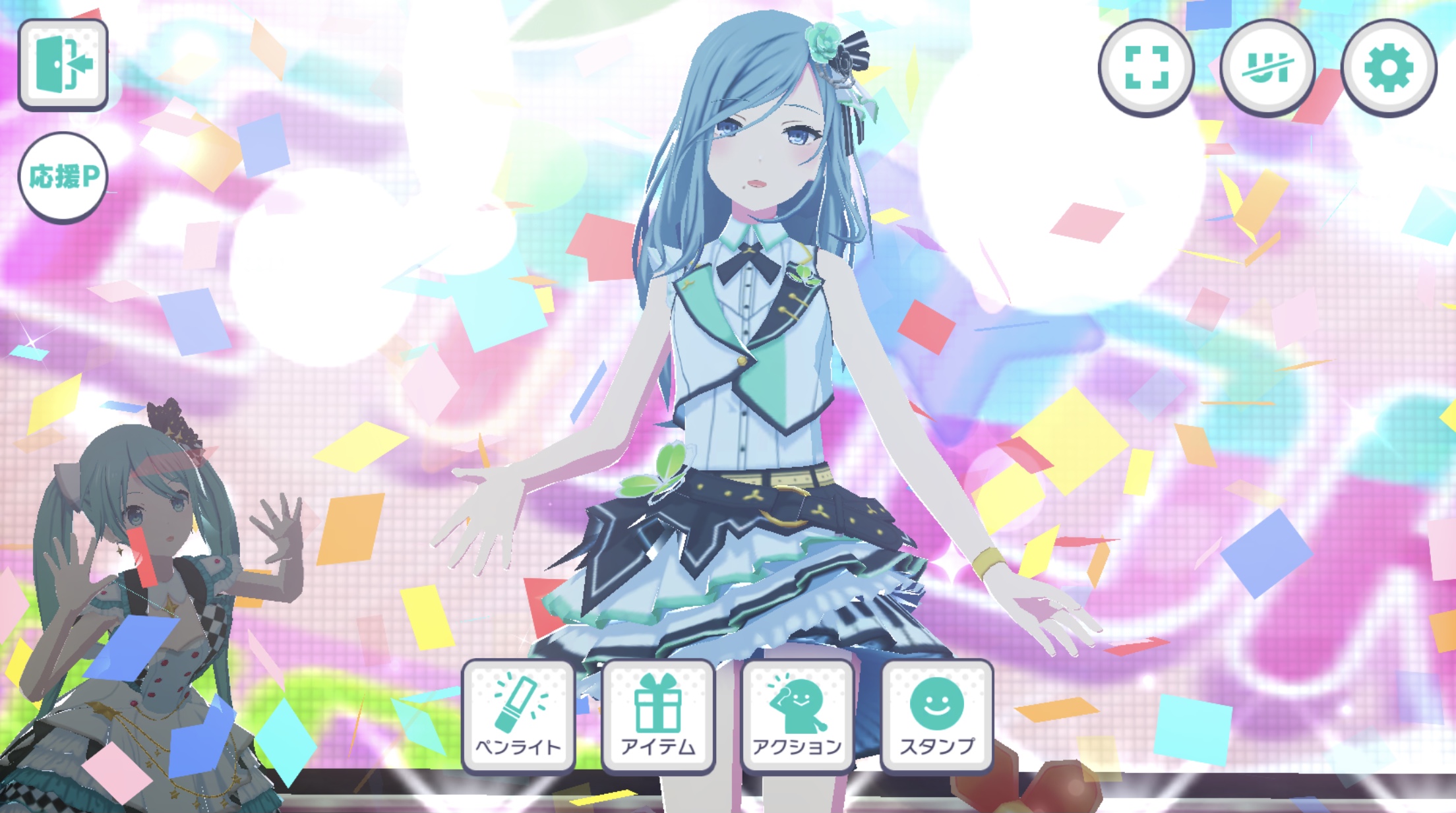This screenshot has width=1456, height=813.
Task: Choose the アクション action button
Action: [x=798, y=715]
